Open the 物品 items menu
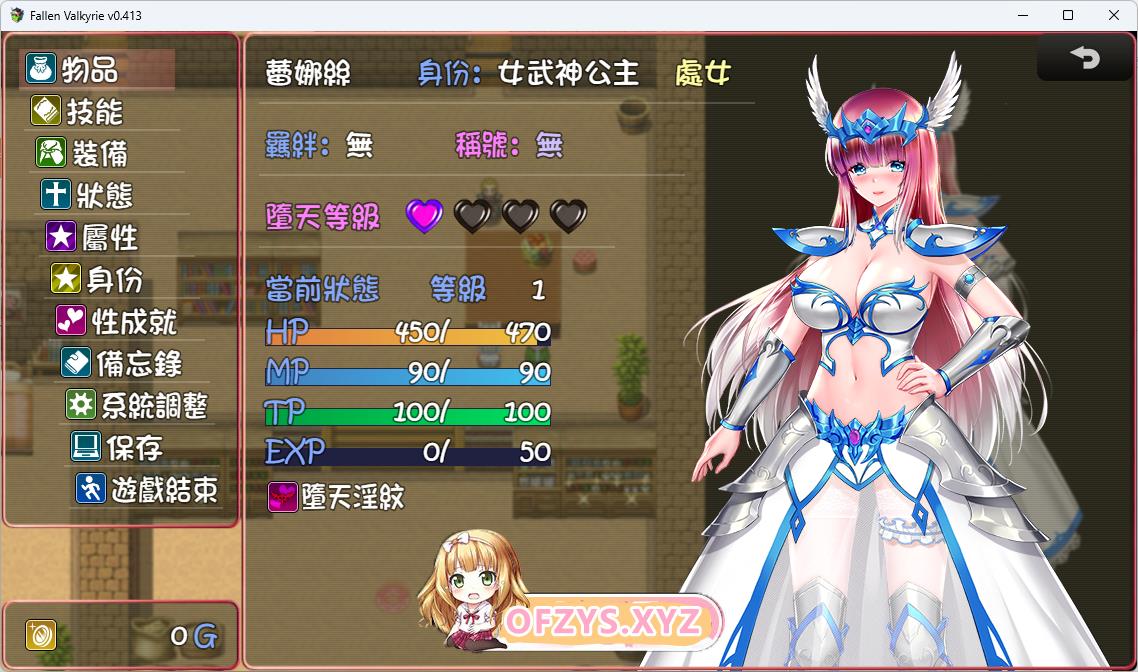 tap(89, 70)
